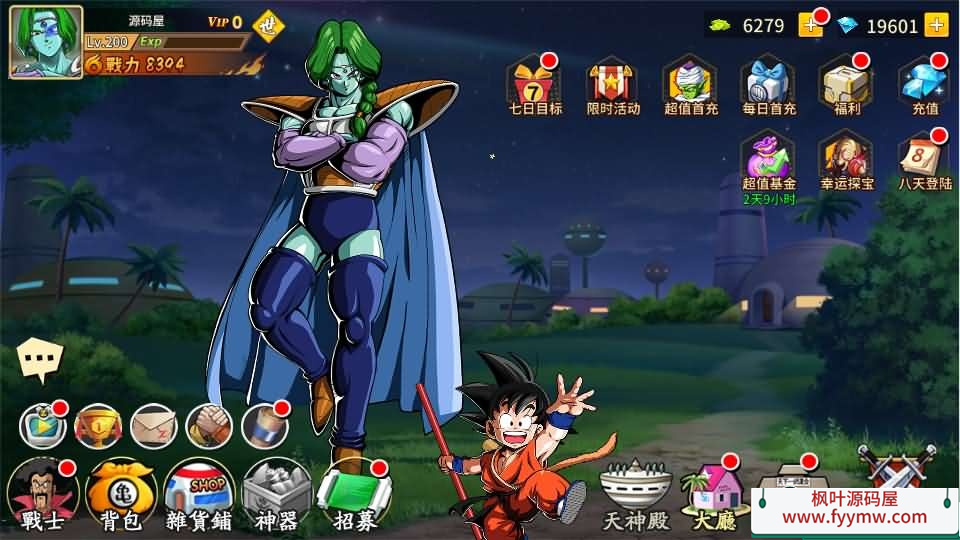Open the handshake friends icon

click(208, 427)
